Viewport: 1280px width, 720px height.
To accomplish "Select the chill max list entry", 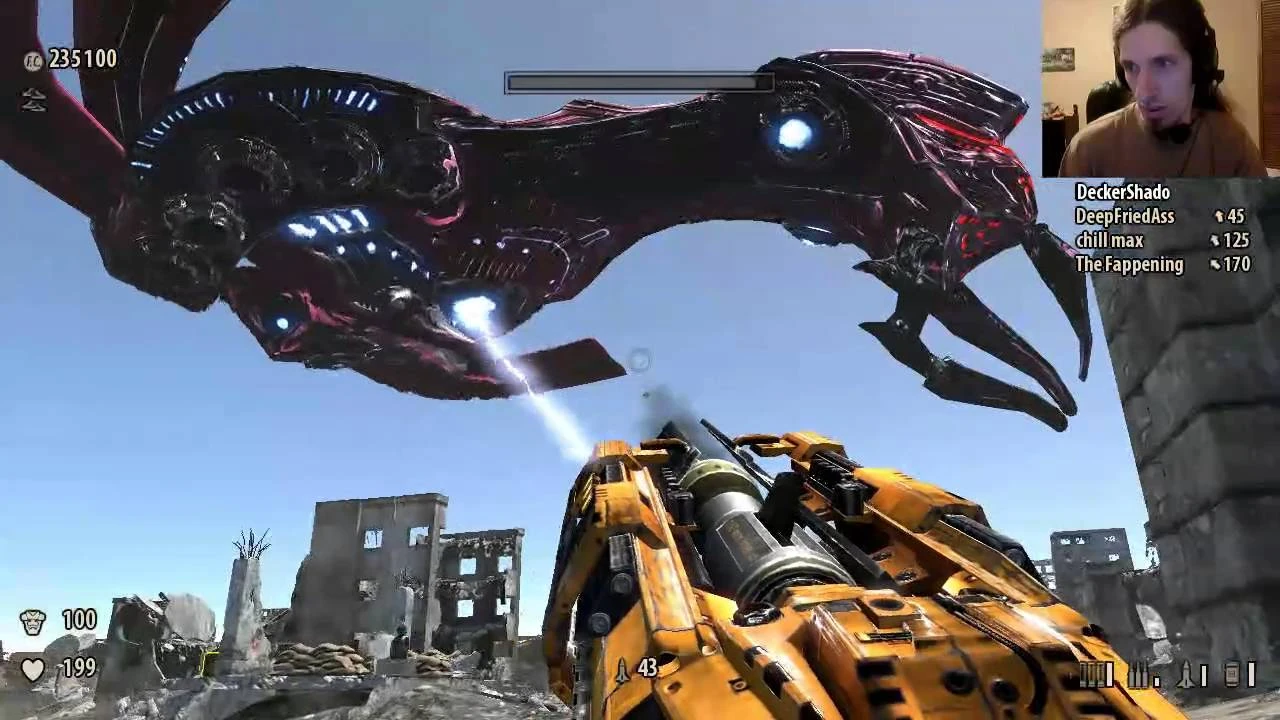I will click(1112, 240).
